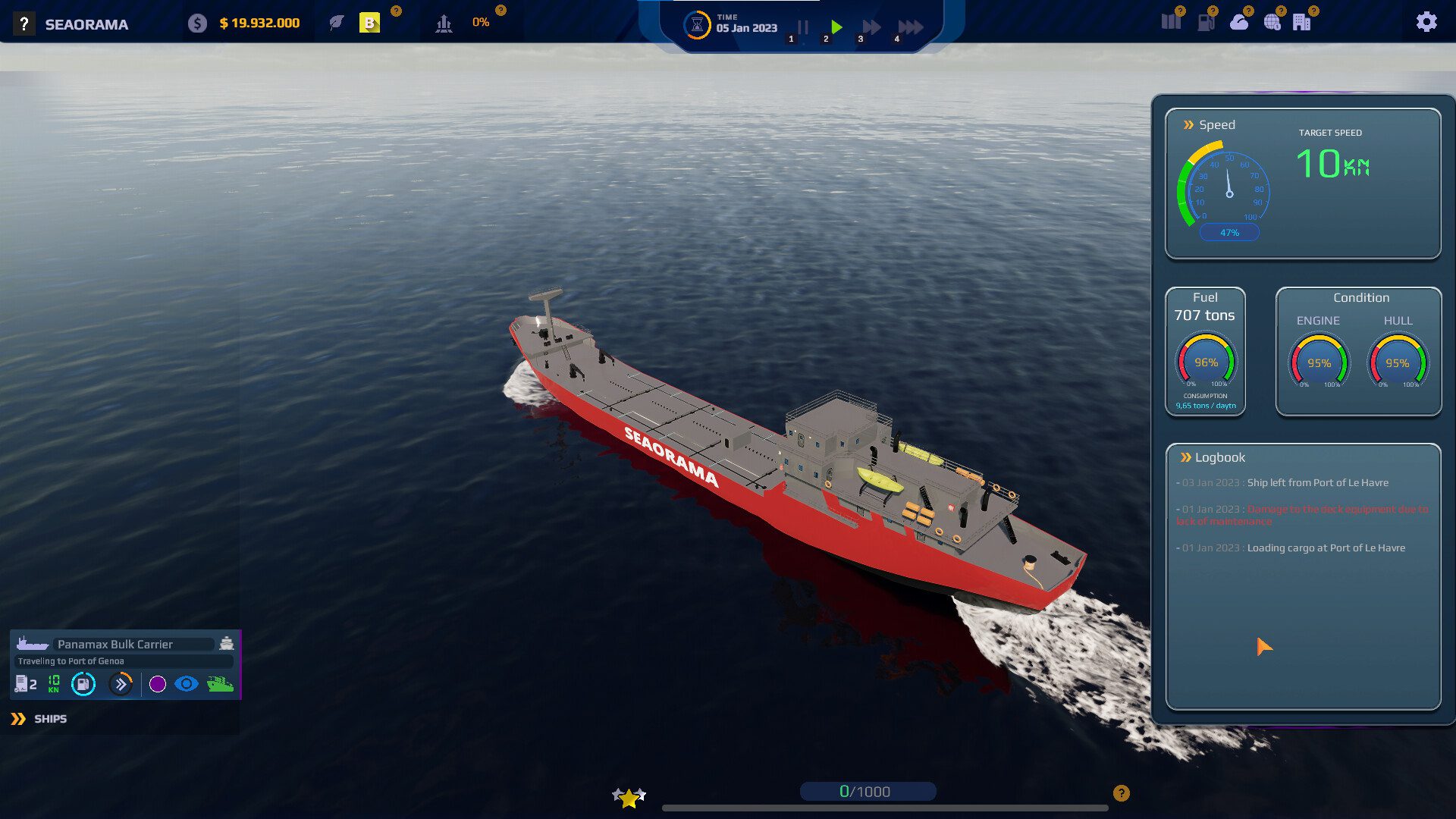The width and height of the screenshot is (1456, 819).
Task: Click the refuel pump icon on ship panel
Action: (83, 685)
